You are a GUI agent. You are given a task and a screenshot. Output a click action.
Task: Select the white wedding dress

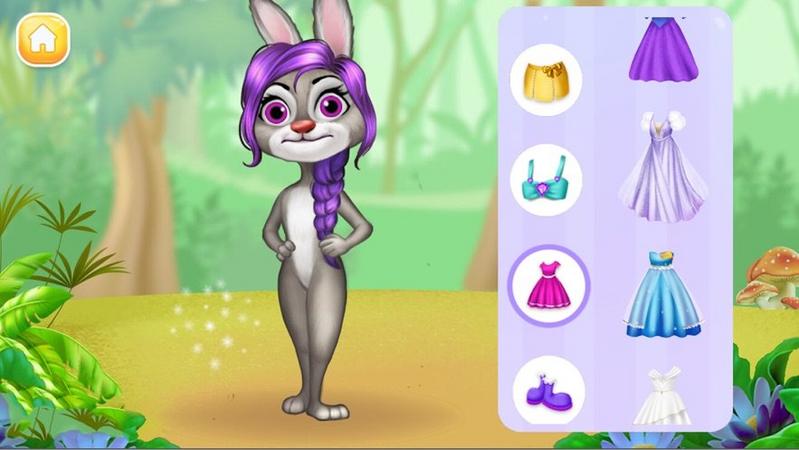(662, 397)
